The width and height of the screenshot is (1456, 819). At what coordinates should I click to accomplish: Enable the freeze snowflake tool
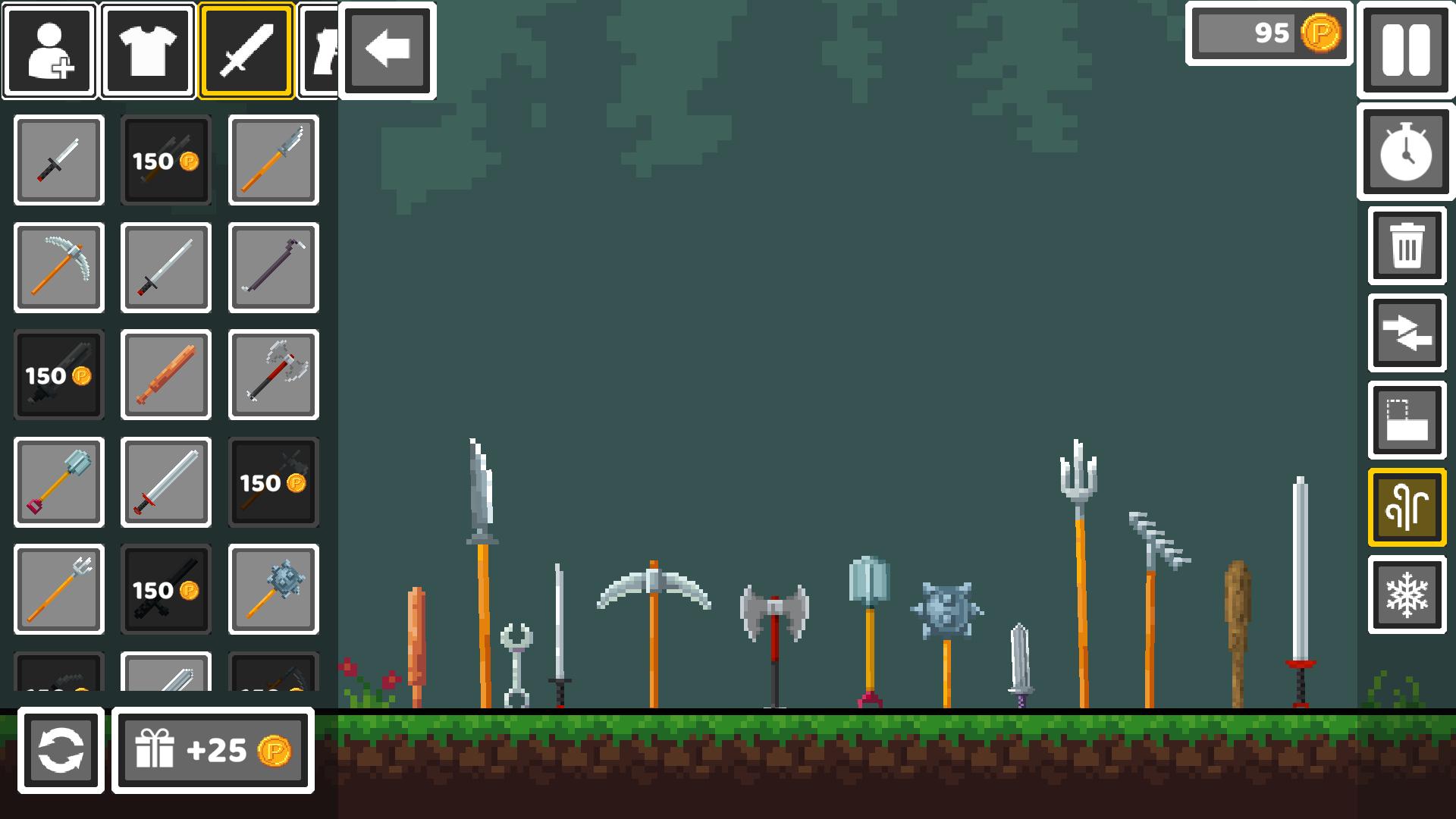click(x=1405, y=592)
